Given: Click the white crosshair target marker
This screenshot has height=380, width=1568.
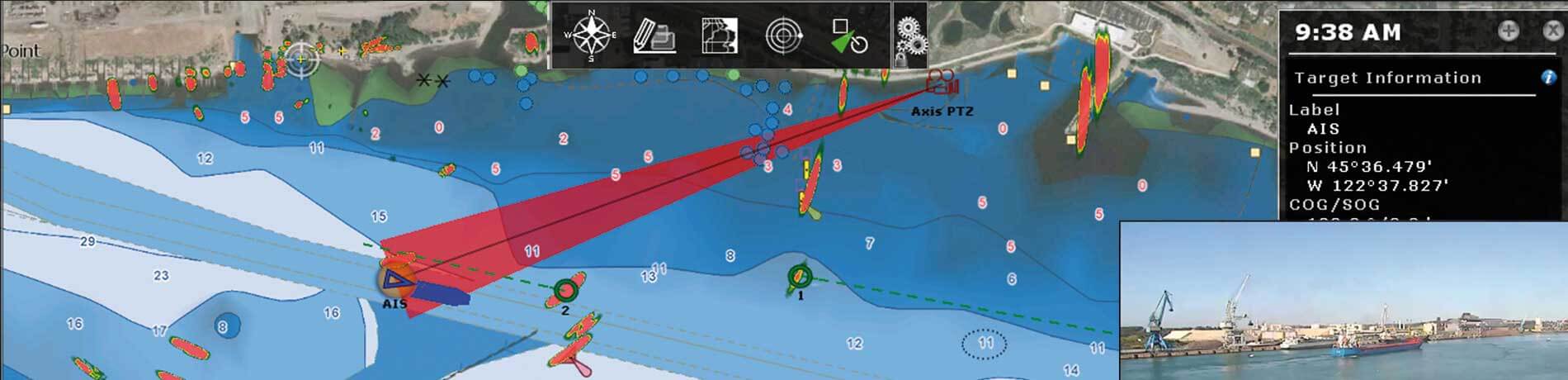Looking at the screenshot, I should [302, 59].
